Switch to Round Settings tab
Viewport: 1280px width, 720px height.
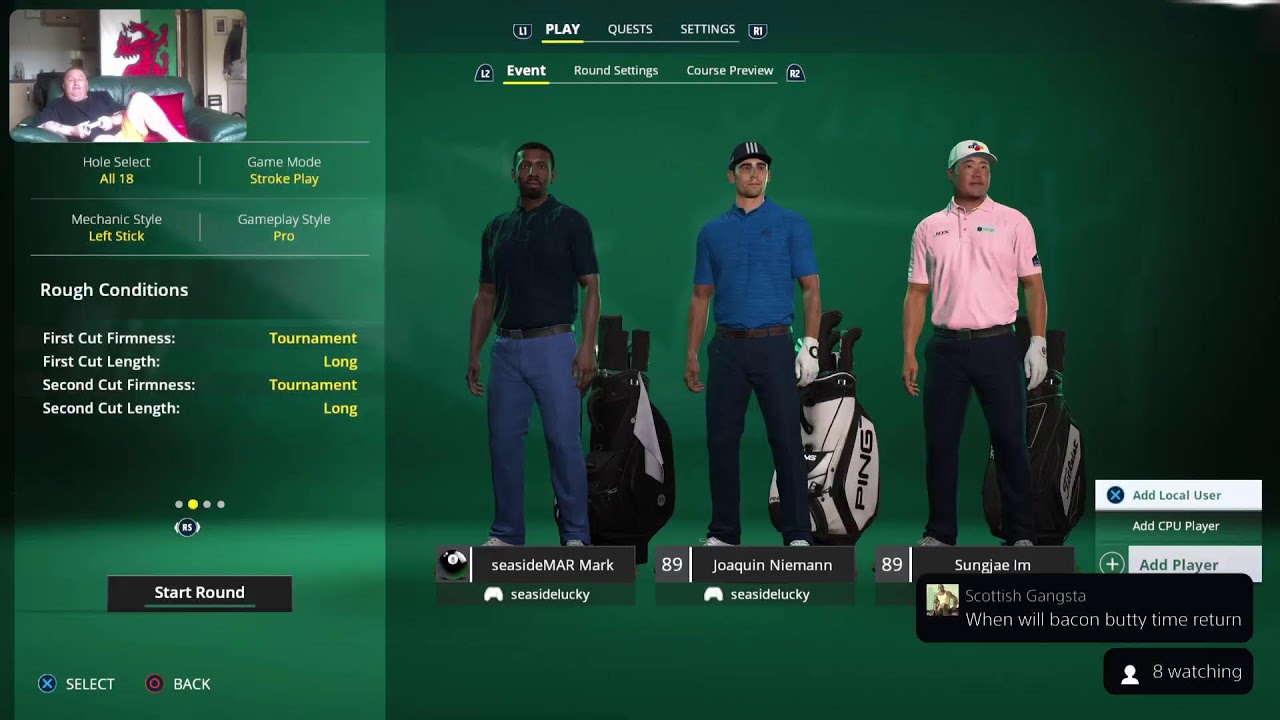click(616, 71)
